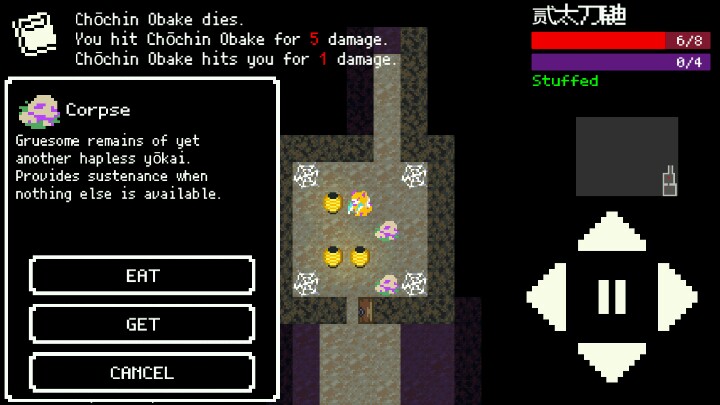This screenshot has height=405, width=720.
Task: Eat the corpse
Action: pos(142,275)
